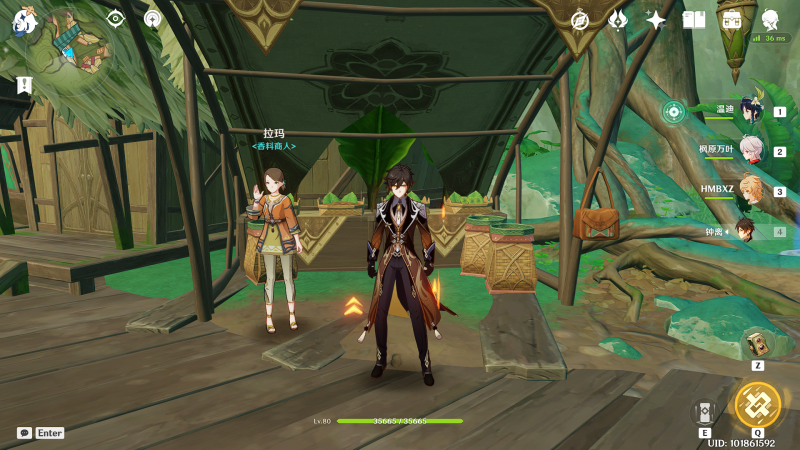Open the Paimon menu icon
This screenshot has width=800, height=450.
[23, 22]
